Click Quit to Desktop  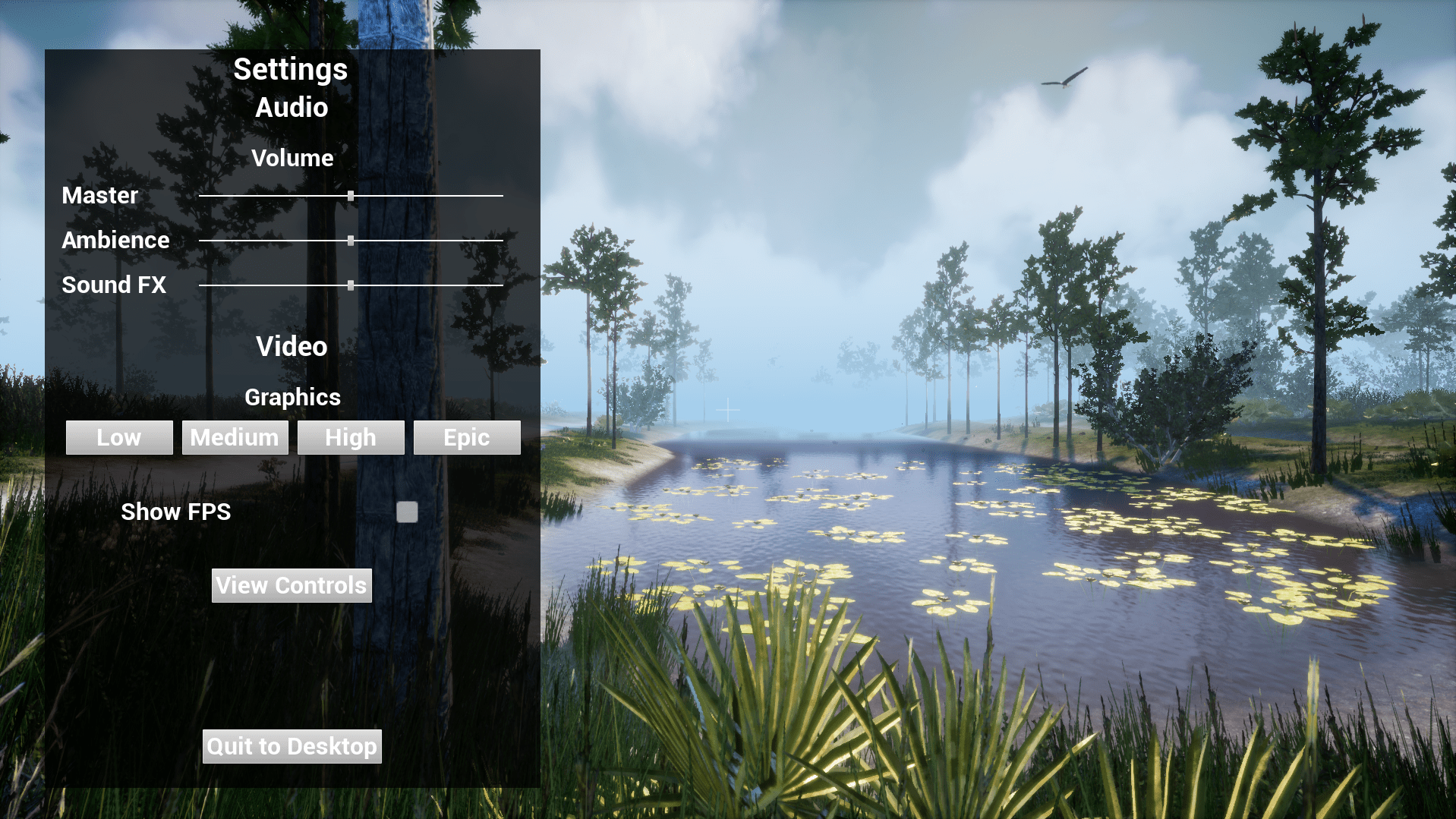coord(292,747)
